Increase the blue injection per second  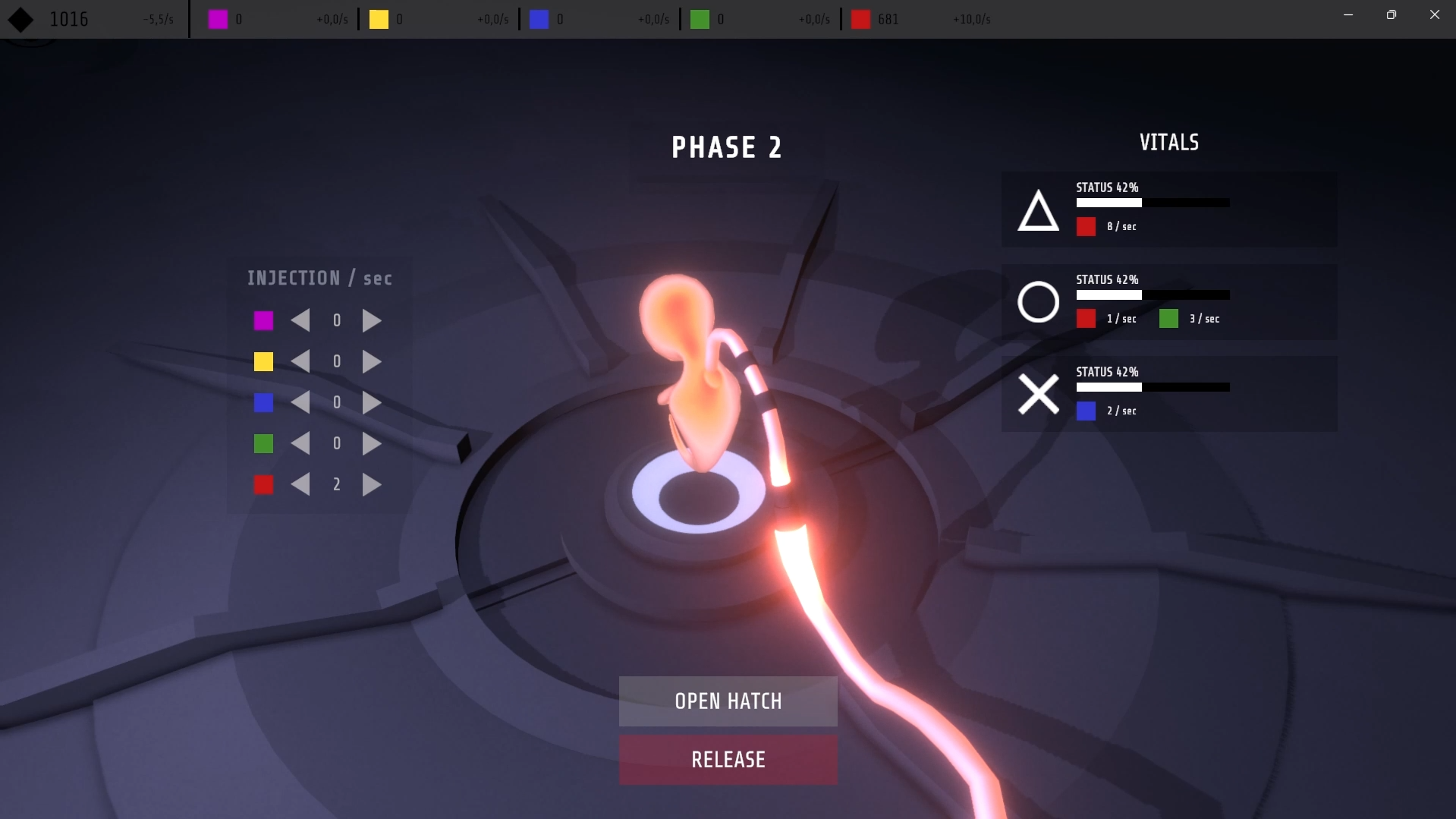click(x=372, y=403)
